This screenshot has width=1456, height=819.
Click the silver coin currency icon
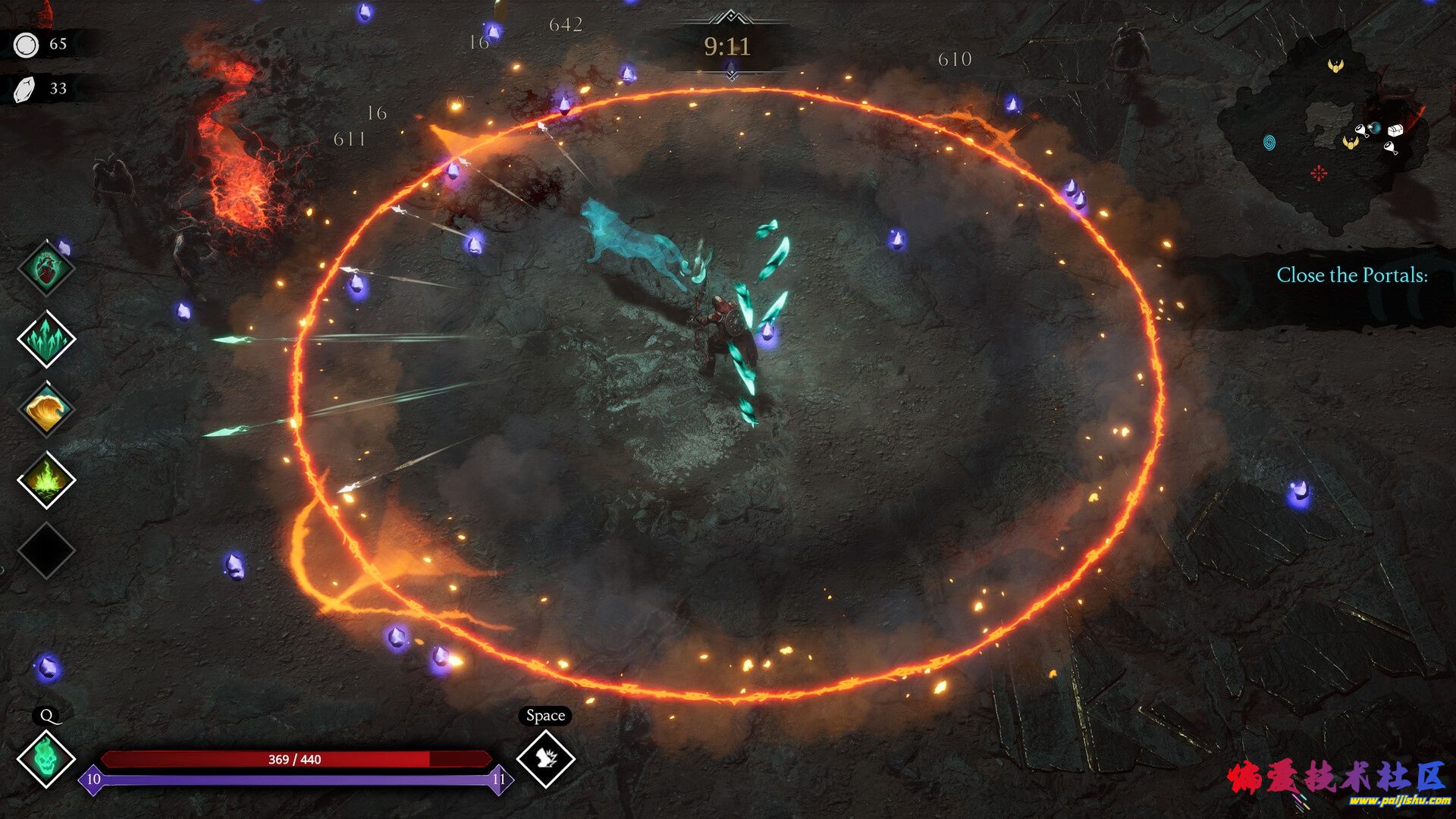(x=26, y=45)
